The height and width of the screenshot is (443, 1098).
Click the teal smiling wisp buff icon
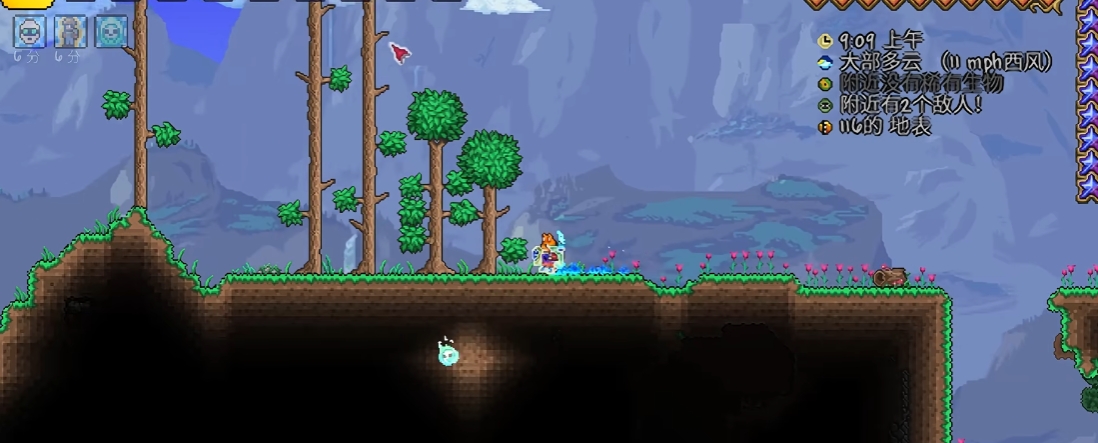point(111,32)
